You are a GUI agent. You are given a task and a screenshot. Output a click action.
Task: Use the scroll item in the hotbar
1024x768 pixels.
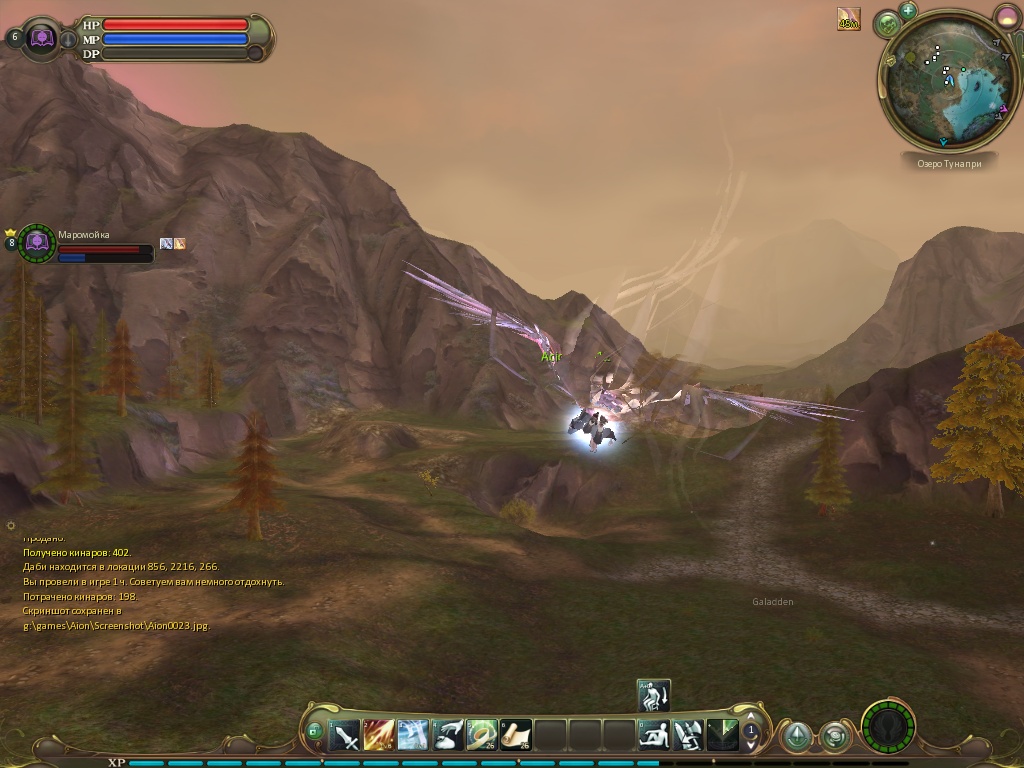(x=516, y=736)
